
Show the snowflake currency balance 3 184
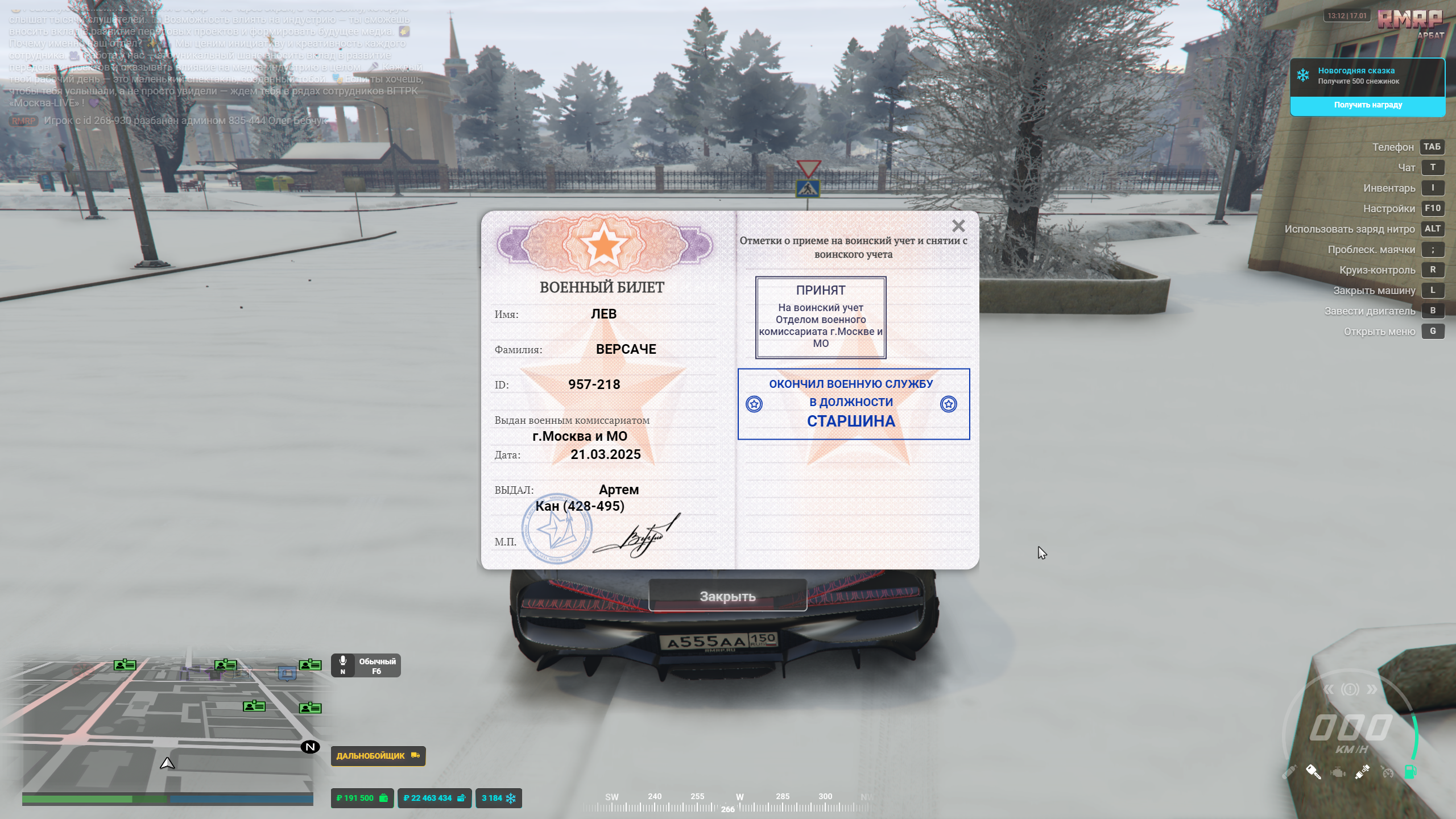(x=498, y=798)
